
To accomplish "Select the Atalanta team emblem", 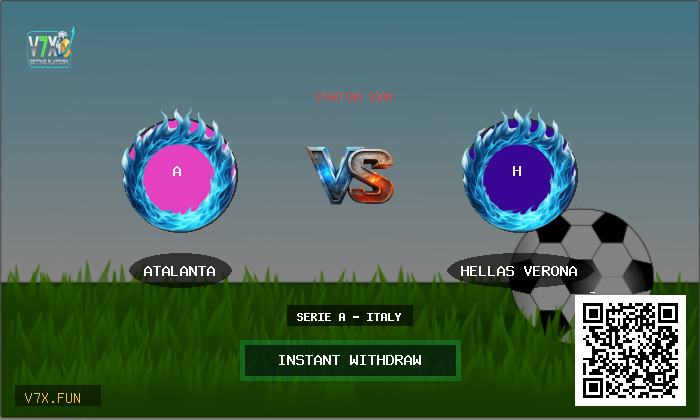I will [178, 172].
